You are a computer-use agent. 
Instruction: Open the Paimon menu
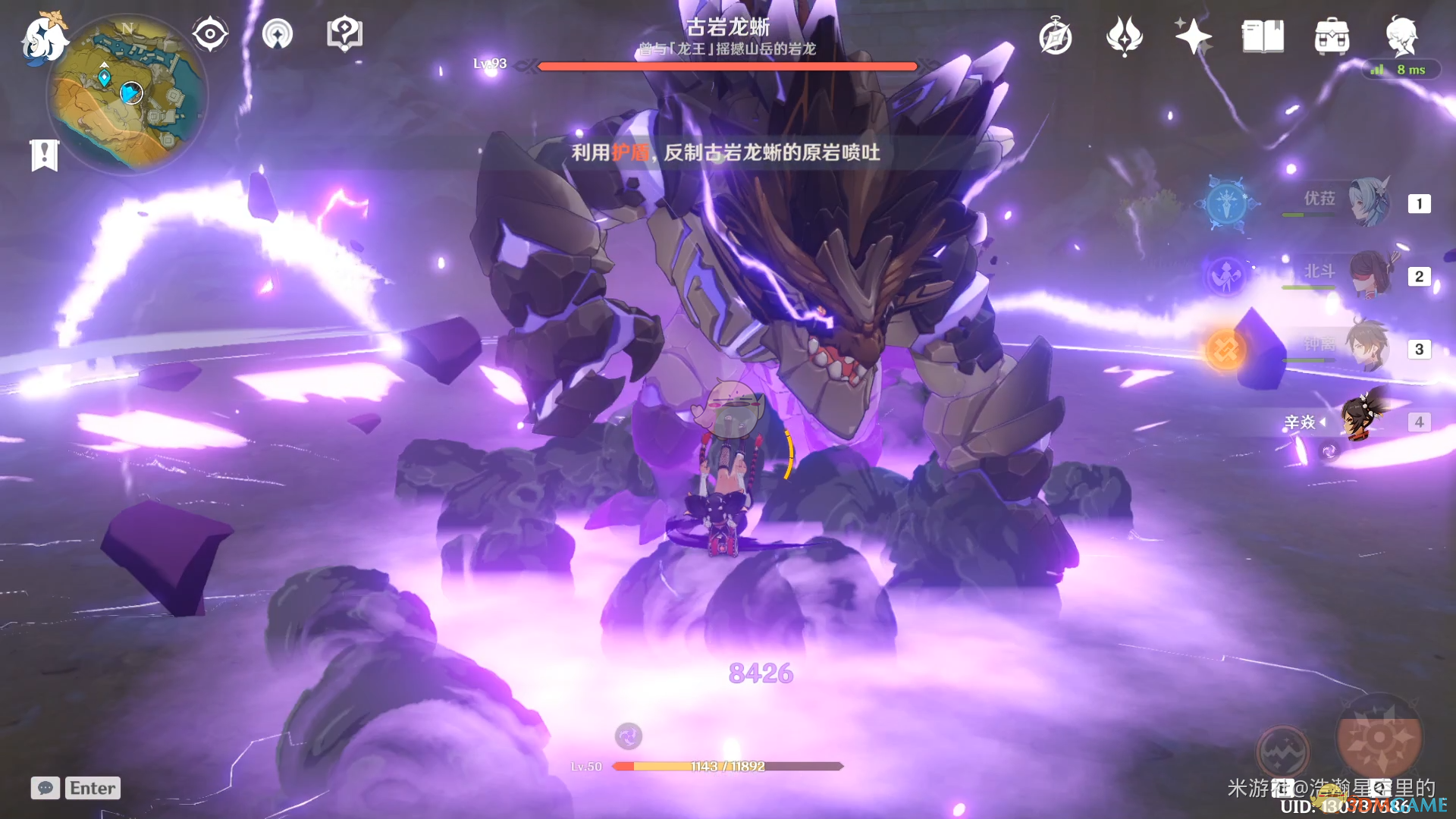43,38
